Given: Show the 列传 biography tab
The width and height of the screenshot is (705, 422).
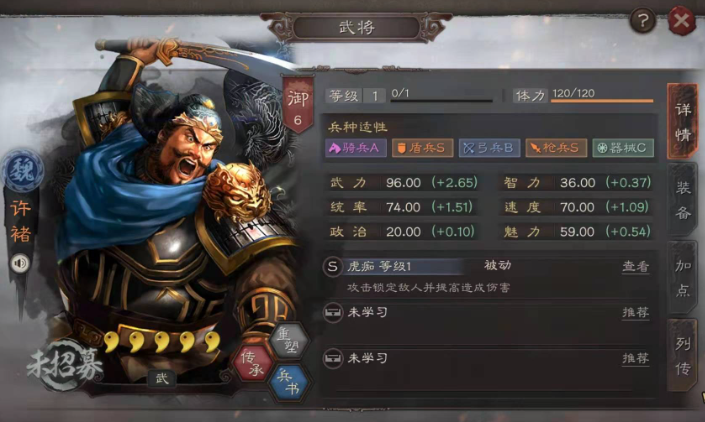Looking at the screenshot, I should coord(682,353).
